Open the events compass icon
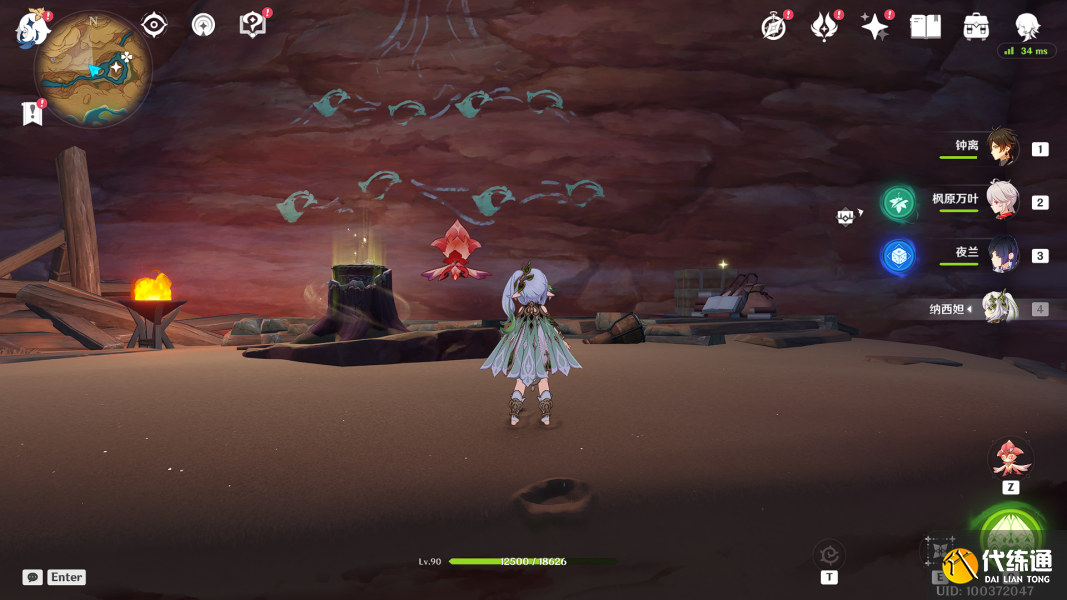Viewport: 1067px width, 600px height. [773, 27]
